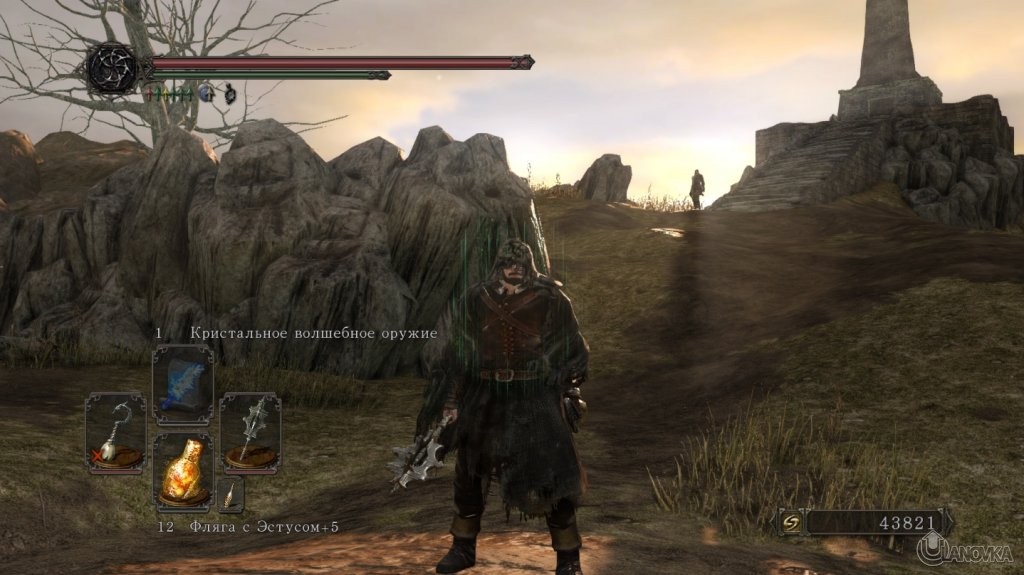This screenshot has height=575, width=1024.
Task: Click the small arrow ammo slot
Action: pos(231,494)
